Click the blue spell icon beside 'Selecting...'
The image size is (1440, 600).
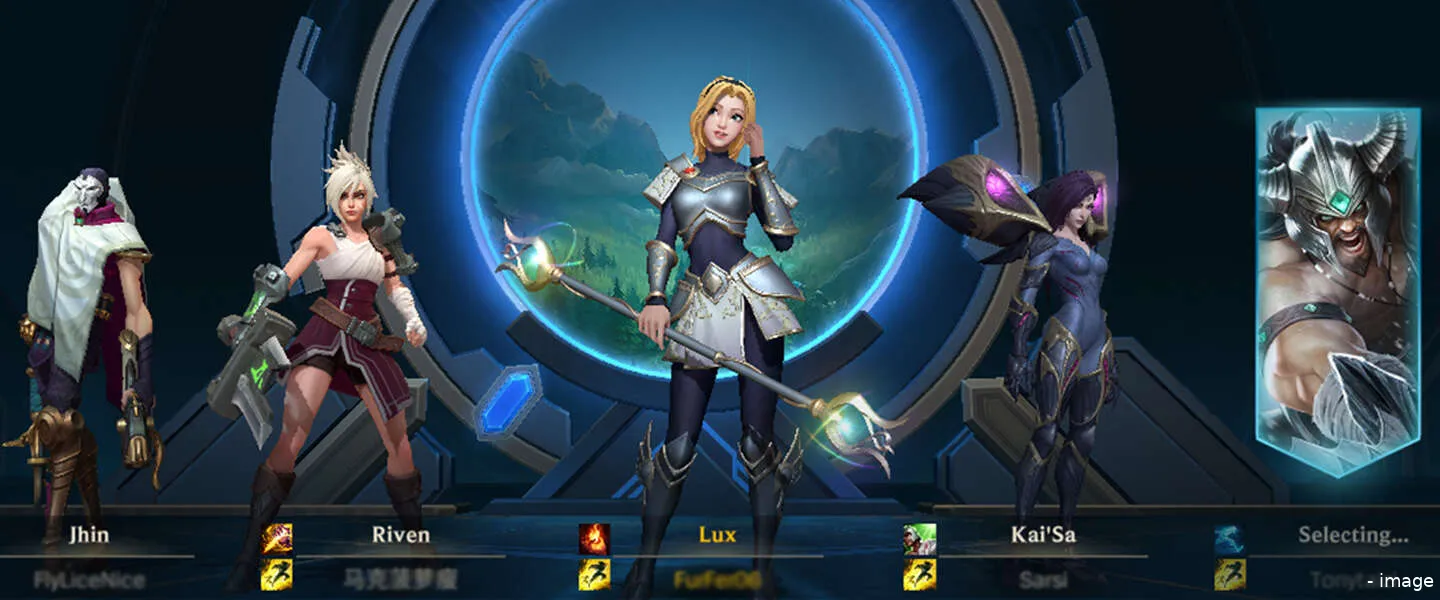[x=1230, y=539]
